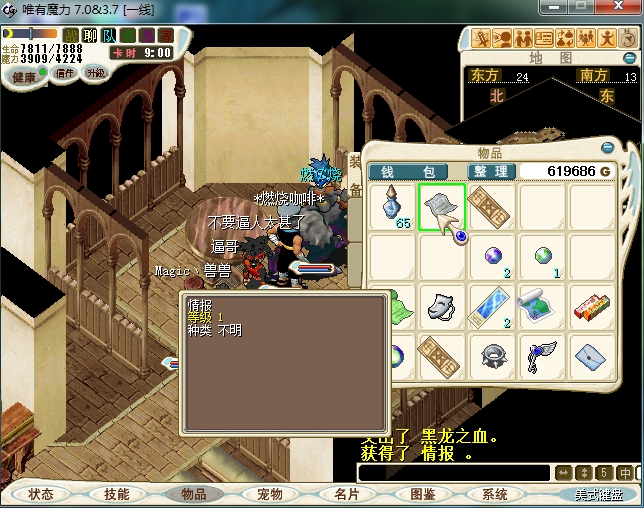Select the 情报 paper item slot

click(x=442, y=207)
